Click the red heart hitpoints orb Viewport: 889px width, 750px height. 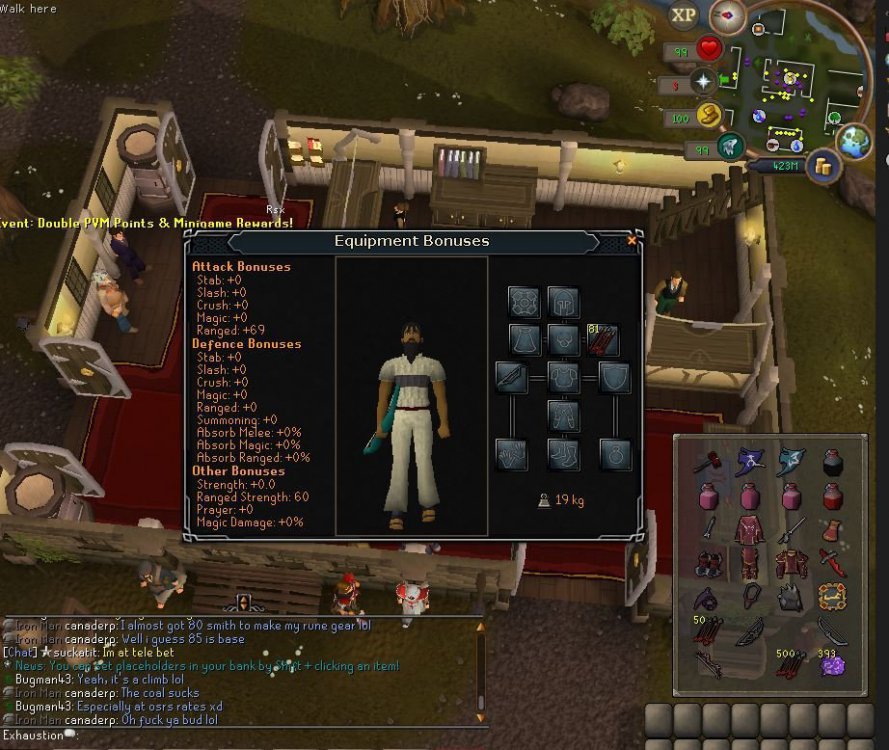pyautogui.click(x=709, y=49)
